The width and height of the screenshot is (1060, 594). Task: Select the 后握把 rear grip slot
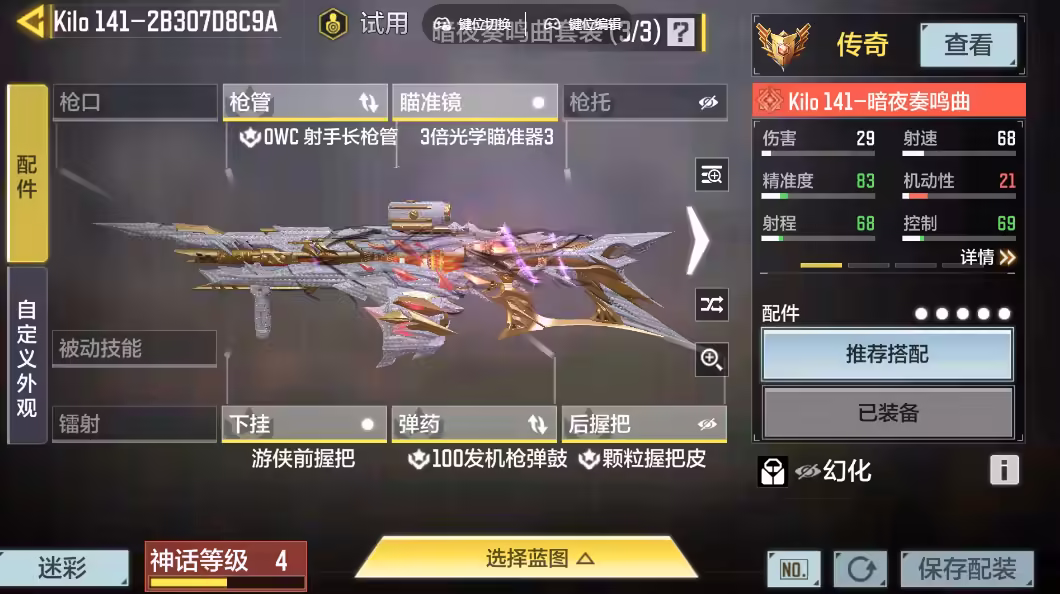pyautogui.click(x=644, y=424)
